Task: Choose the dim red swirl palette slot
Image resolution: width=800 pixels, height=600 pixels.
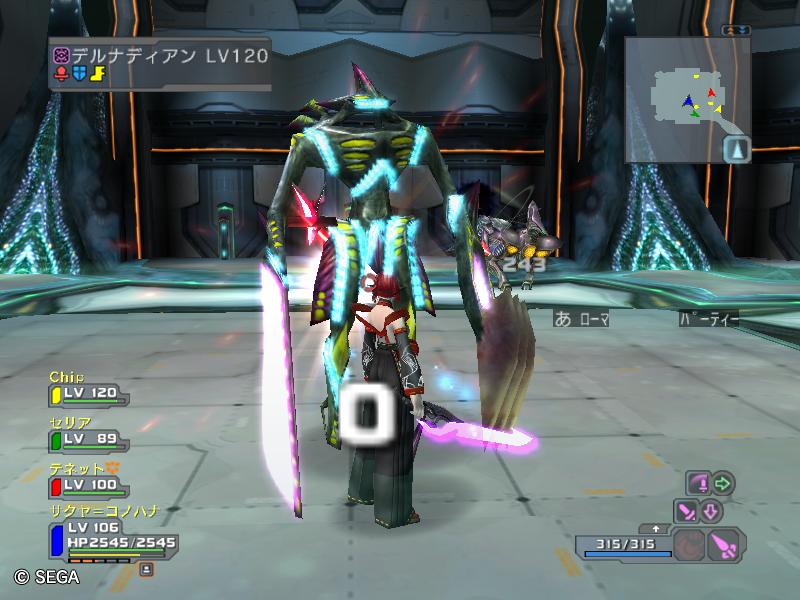Action: coord(686,546)
